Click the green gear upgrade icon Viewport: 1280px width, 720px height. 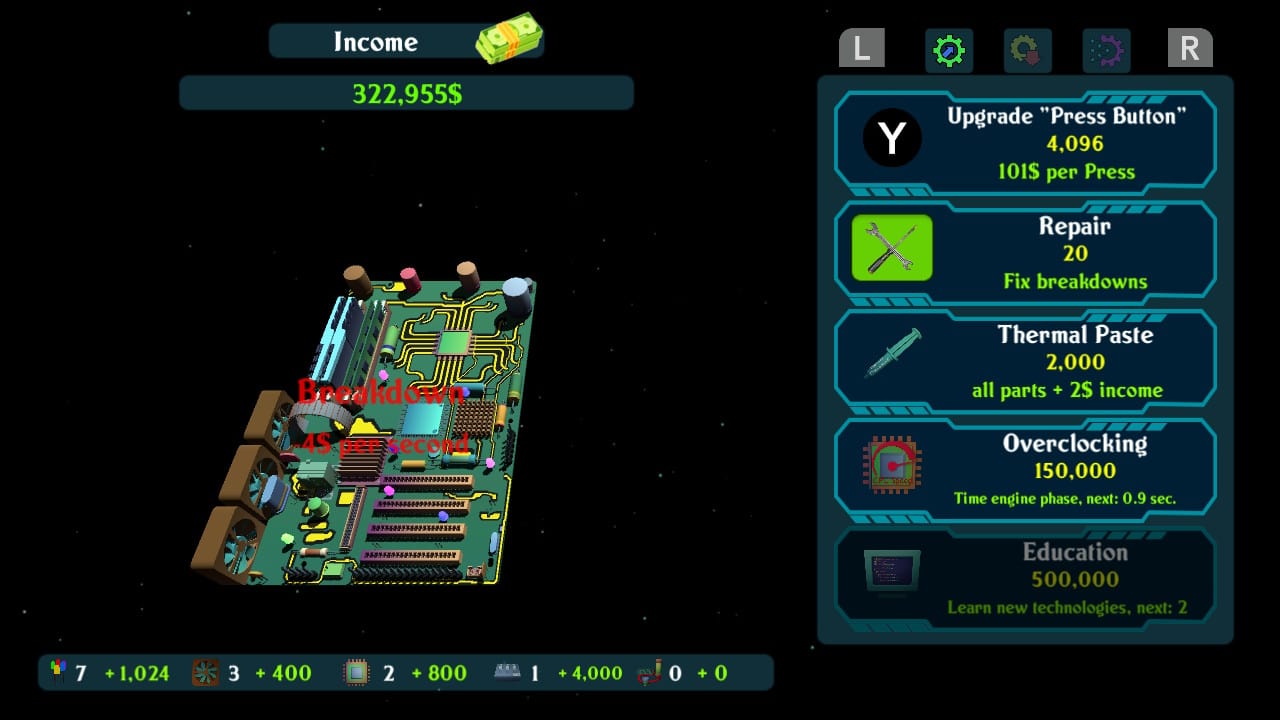click(x=948, y=51)
